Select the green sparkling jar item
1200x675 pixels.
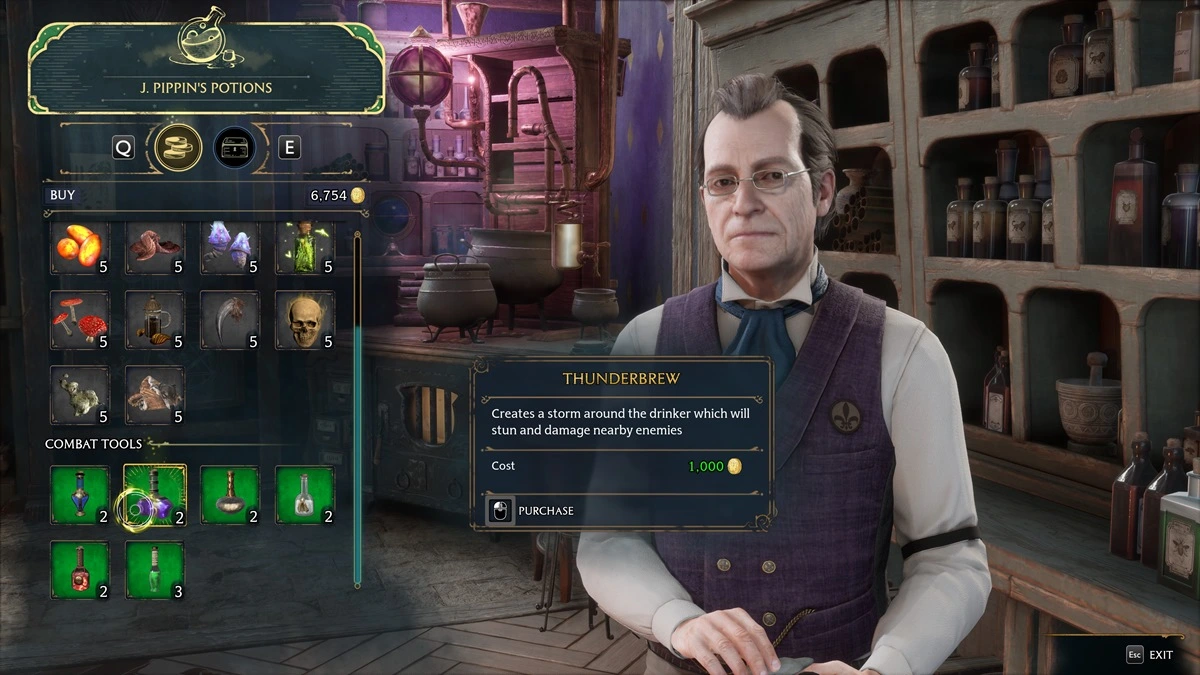coord(305,248)
